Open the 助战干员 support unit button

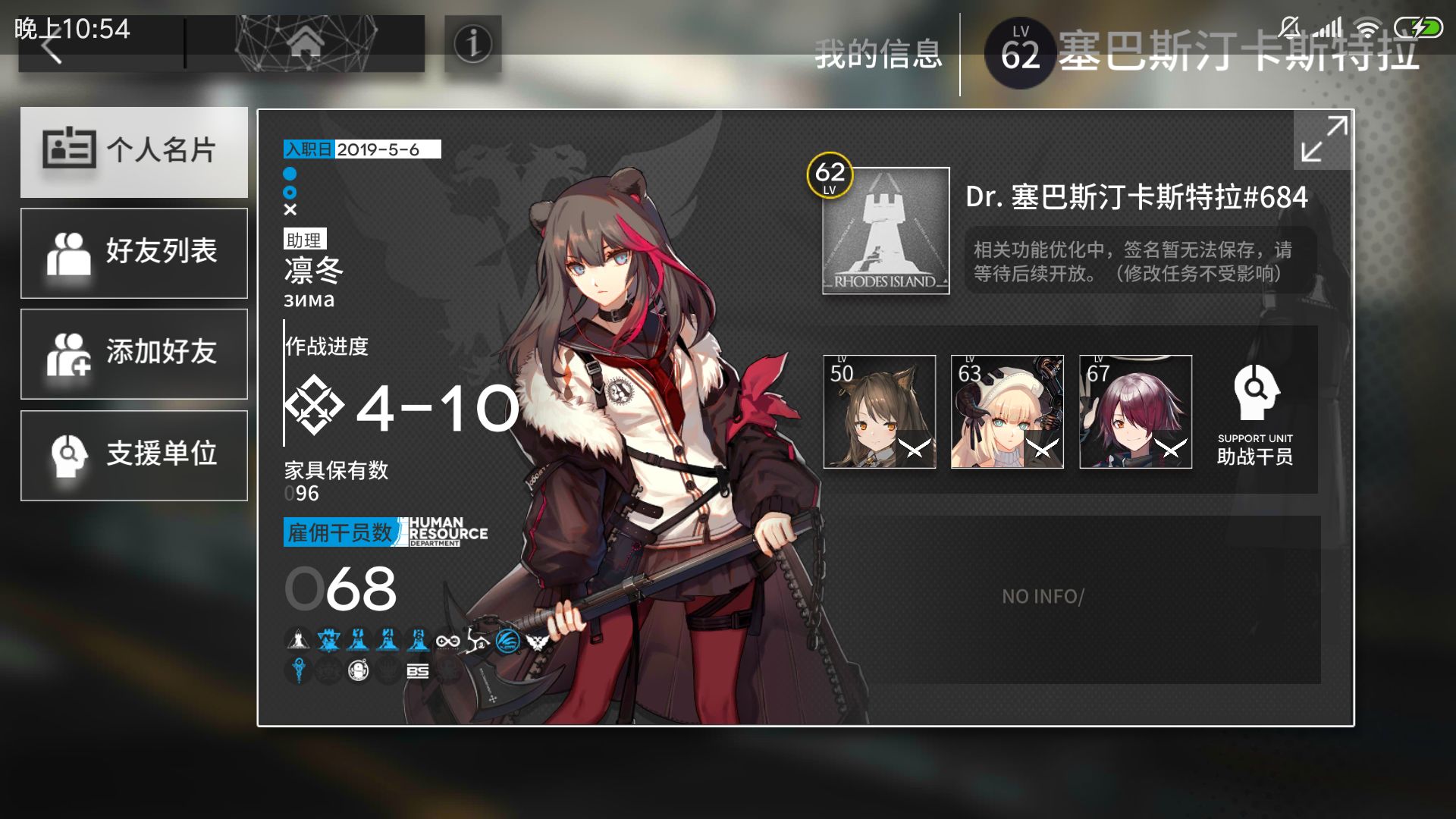pyautogui.click(x=1255, y=414)
